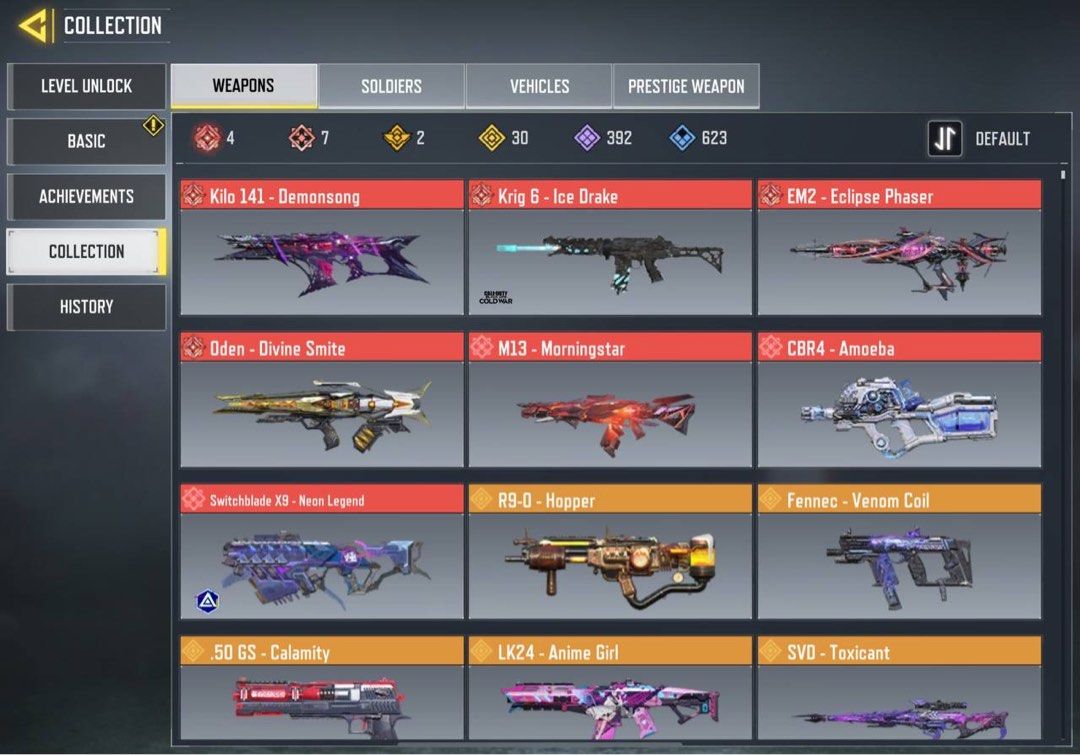Open the Basic profile section
Image resolution: width=1080 pixels, height=755 pixels.
tap(86, 141)
